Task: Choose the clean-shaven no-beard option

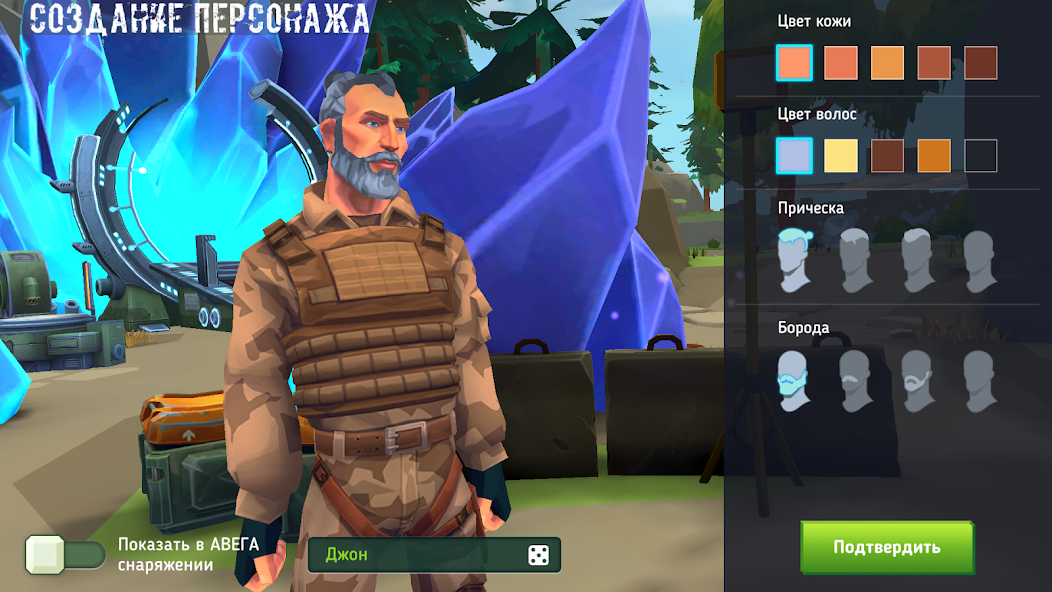Action: 980,381
